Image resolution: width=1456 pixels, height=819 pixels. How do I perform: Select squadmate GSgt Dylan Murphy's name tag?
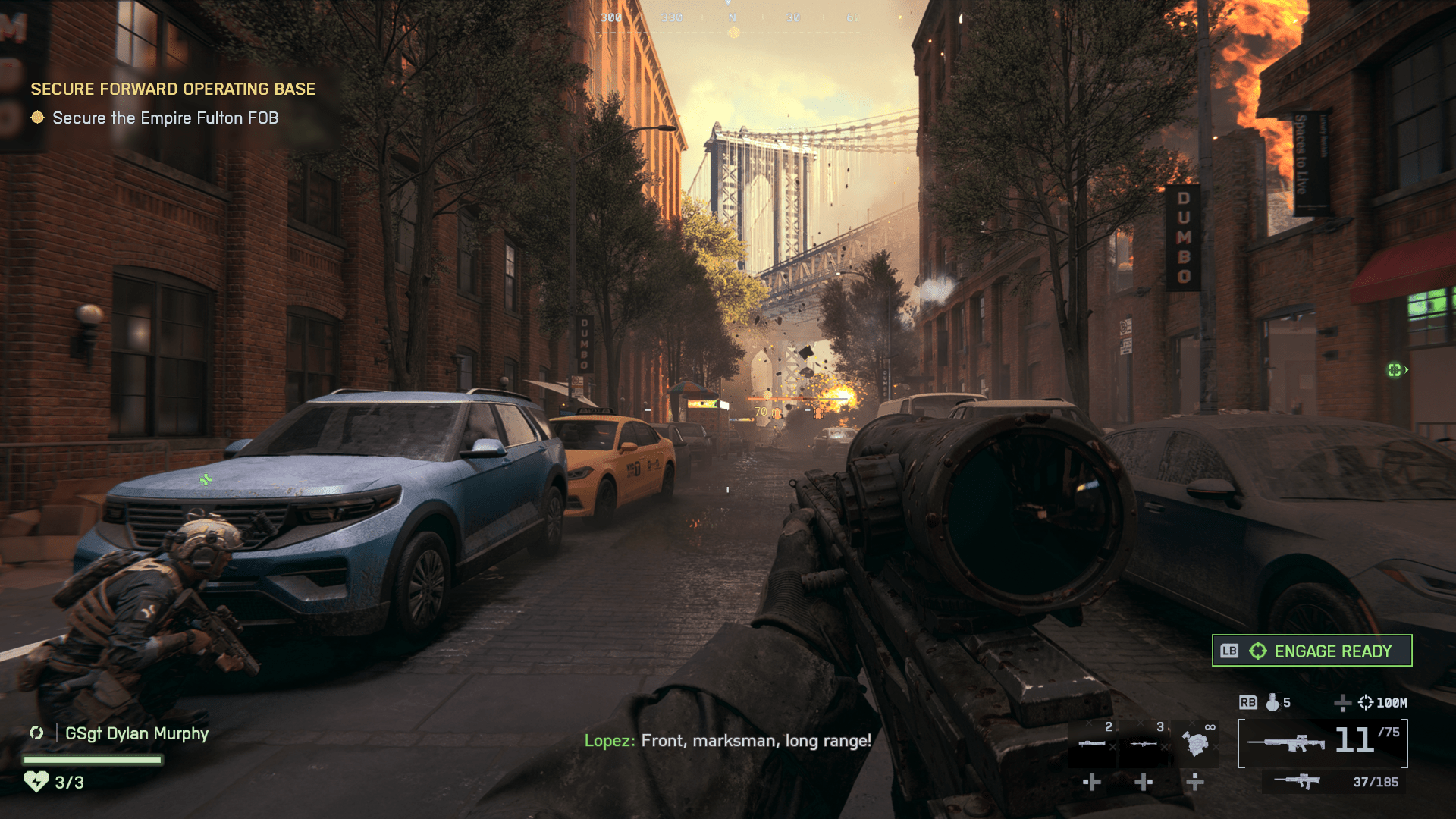(x=136, y=734)
